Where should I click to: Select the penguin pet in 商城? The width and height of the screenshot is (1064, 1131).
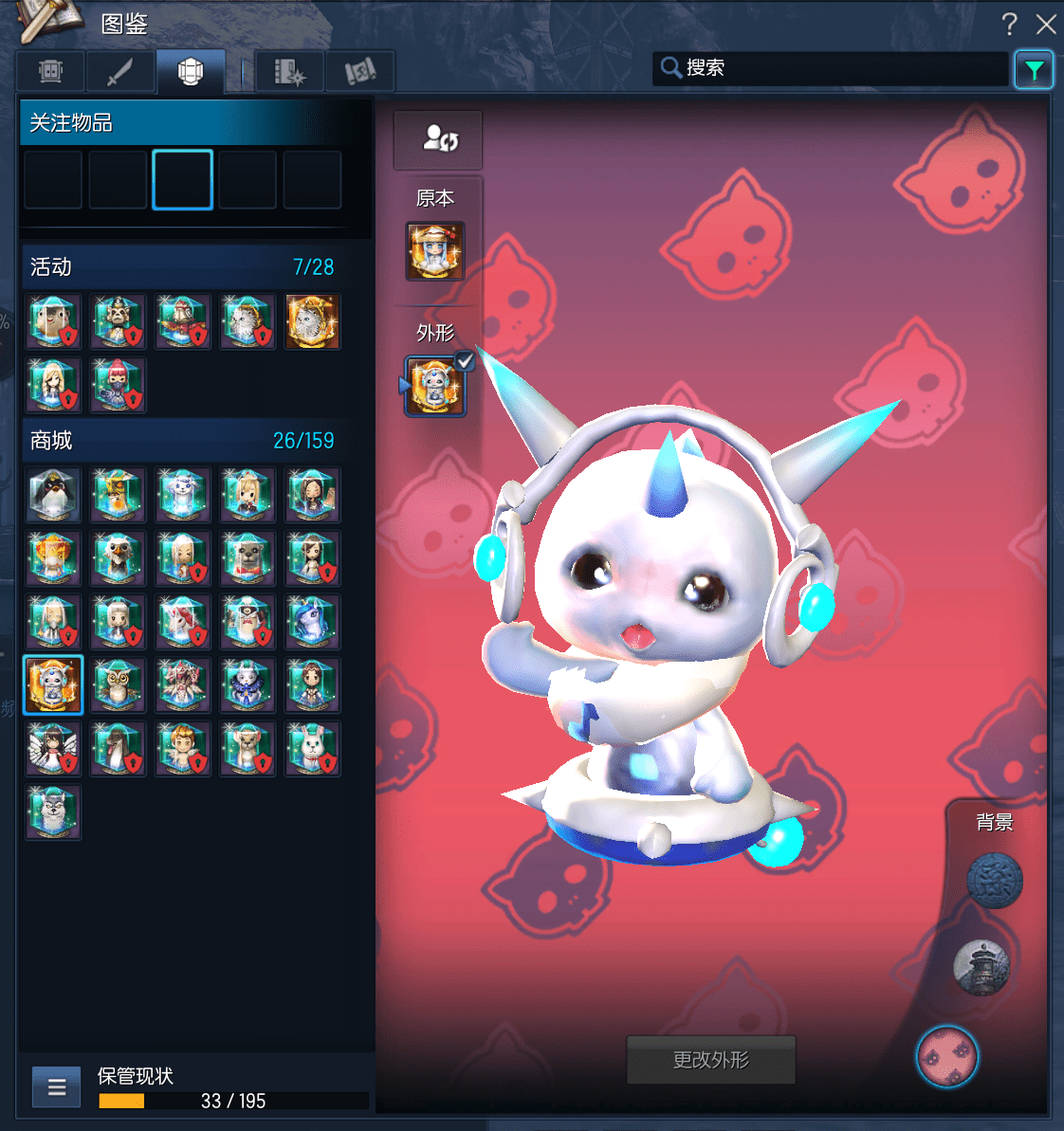click(x=53, y=494)
